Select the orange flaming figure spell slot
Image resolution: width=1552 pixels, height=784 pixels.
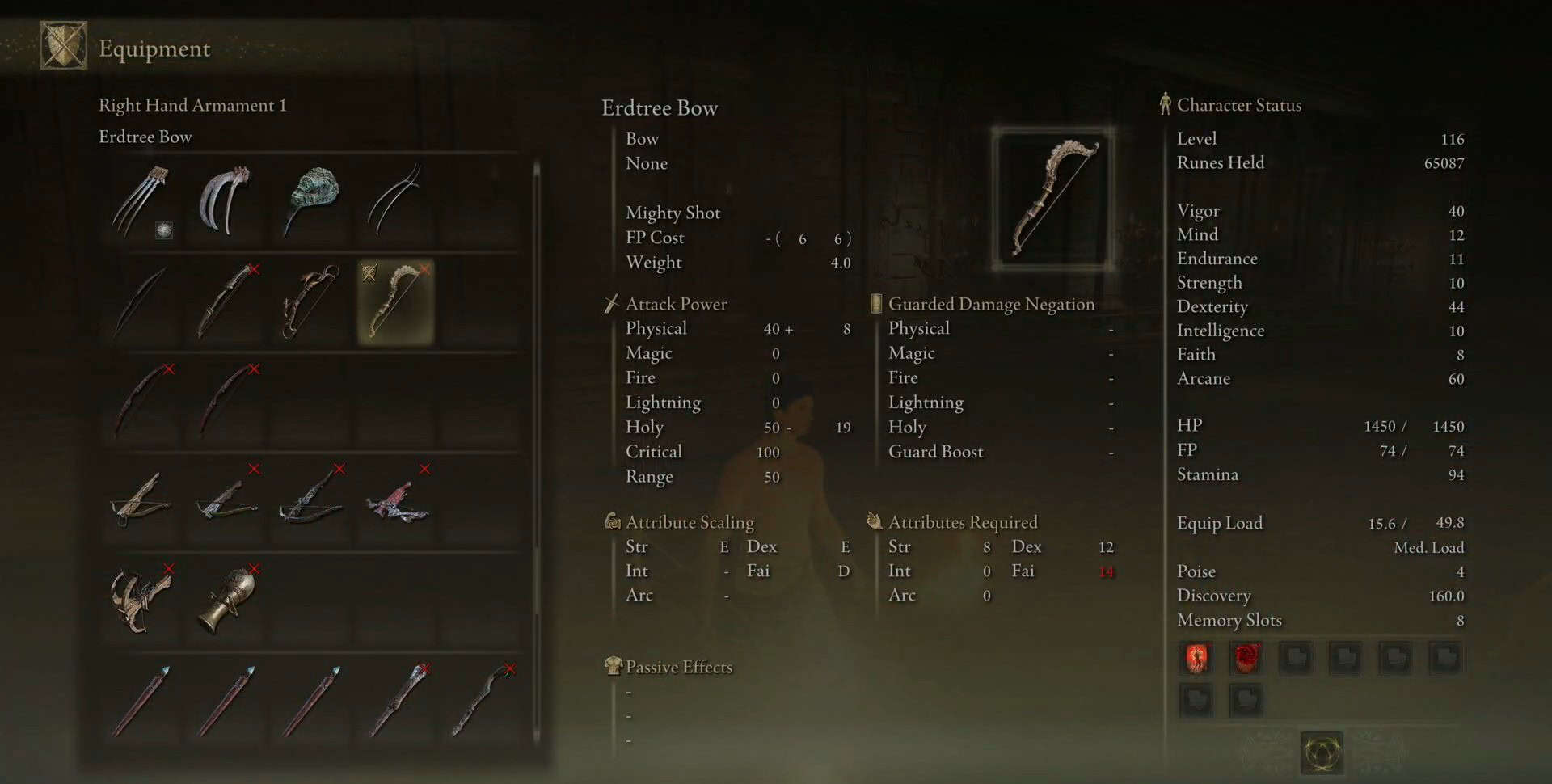point(1196,658)
